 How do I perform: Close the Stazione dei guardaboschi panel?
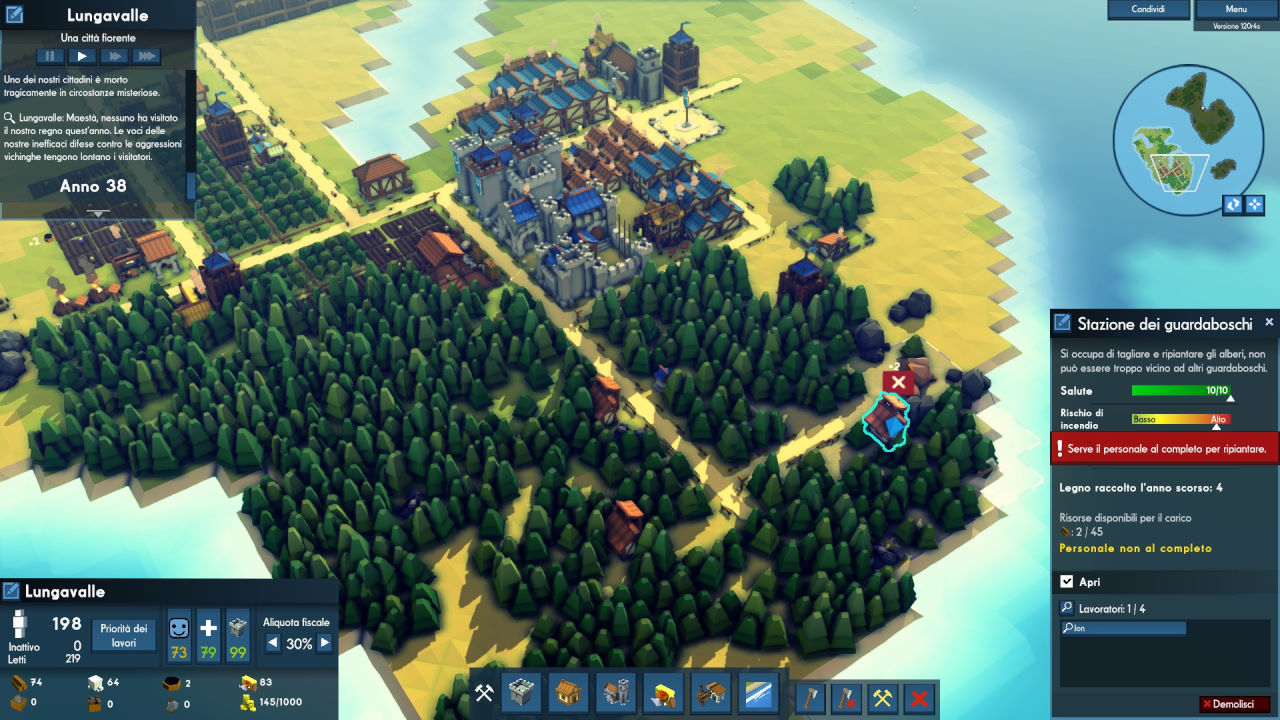(x=1269, y=323)
